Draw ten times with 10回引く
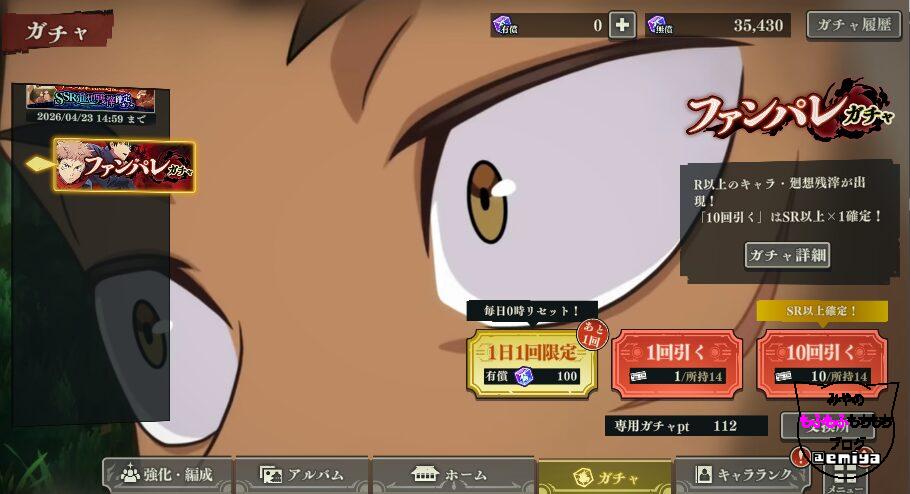Screen dimensions: 910x494 (822, 364)
